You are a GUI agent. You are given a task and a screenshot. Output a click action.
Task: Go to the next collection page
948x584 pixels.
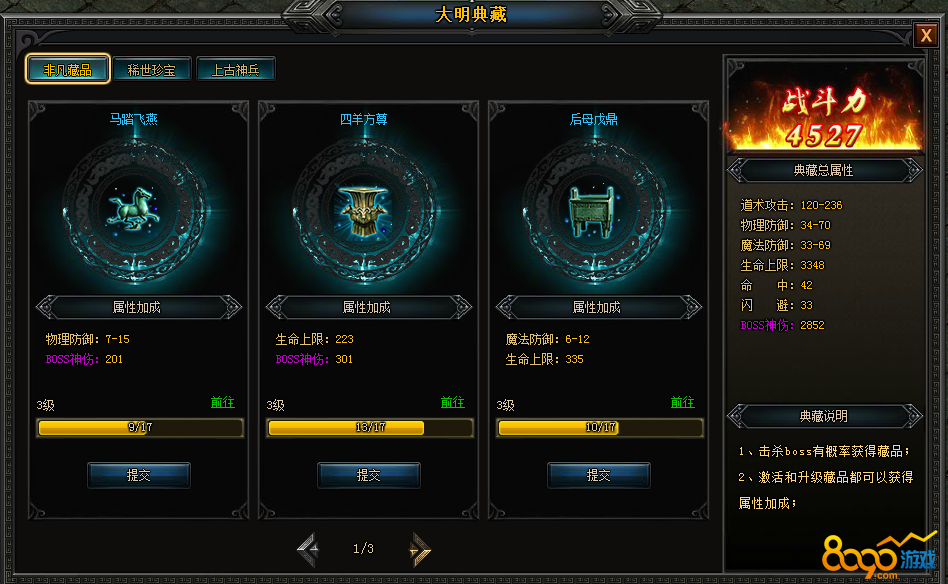tap(420, 548)
